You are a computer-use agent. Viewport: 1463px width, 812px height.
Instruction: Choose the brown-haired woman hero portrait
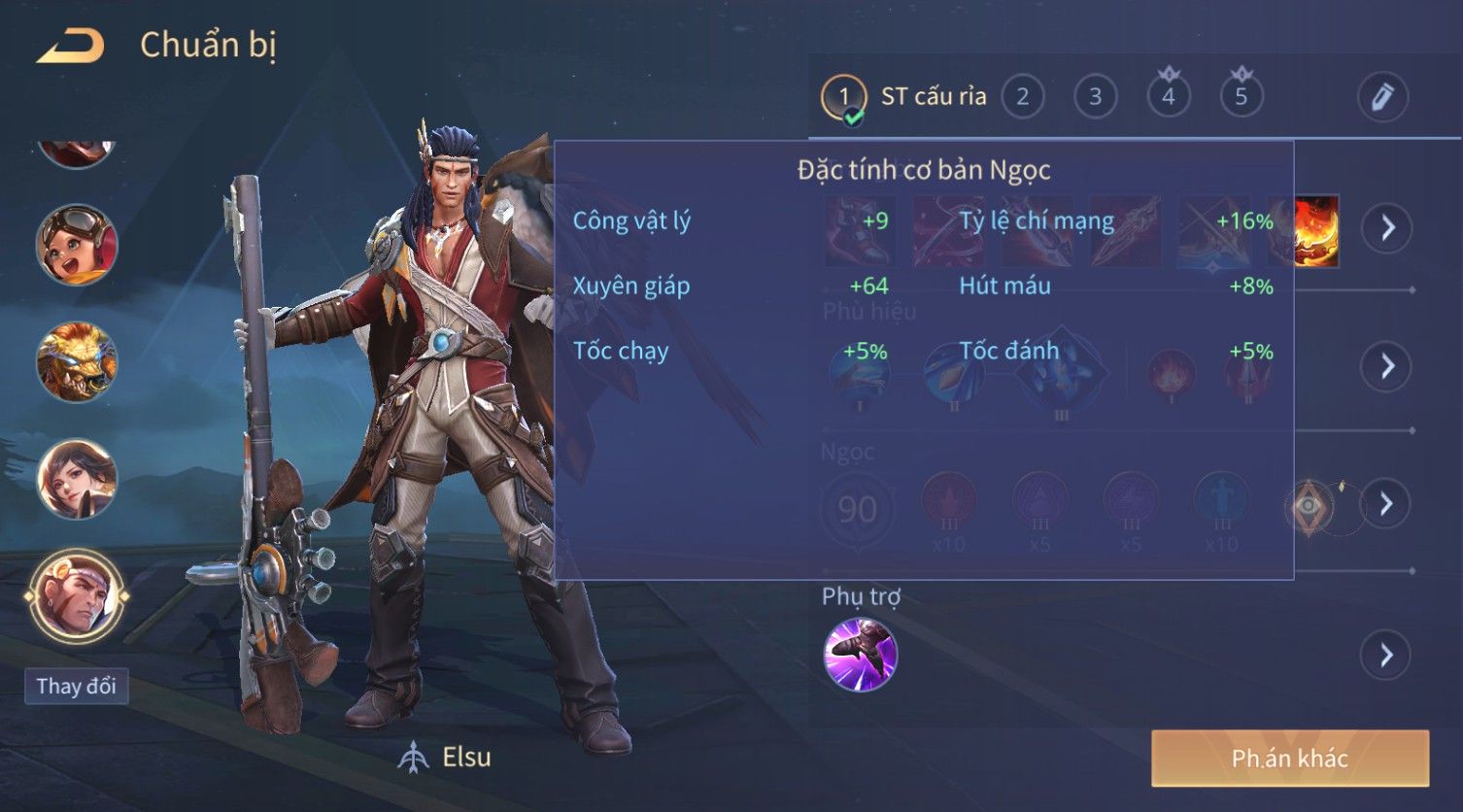[x=77, y=478]
